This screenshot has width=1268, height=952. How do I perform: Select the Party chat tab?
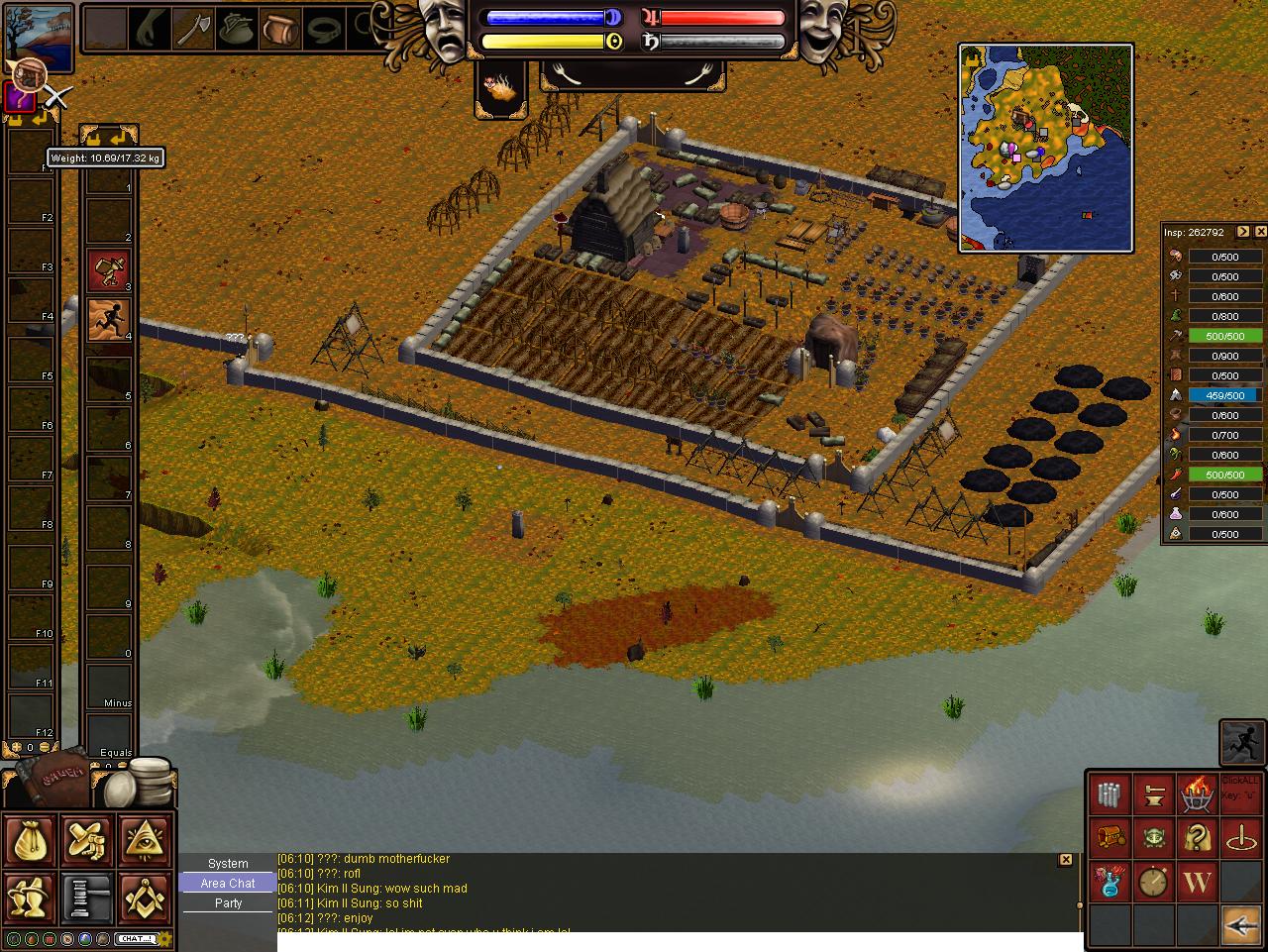[228, 903]
